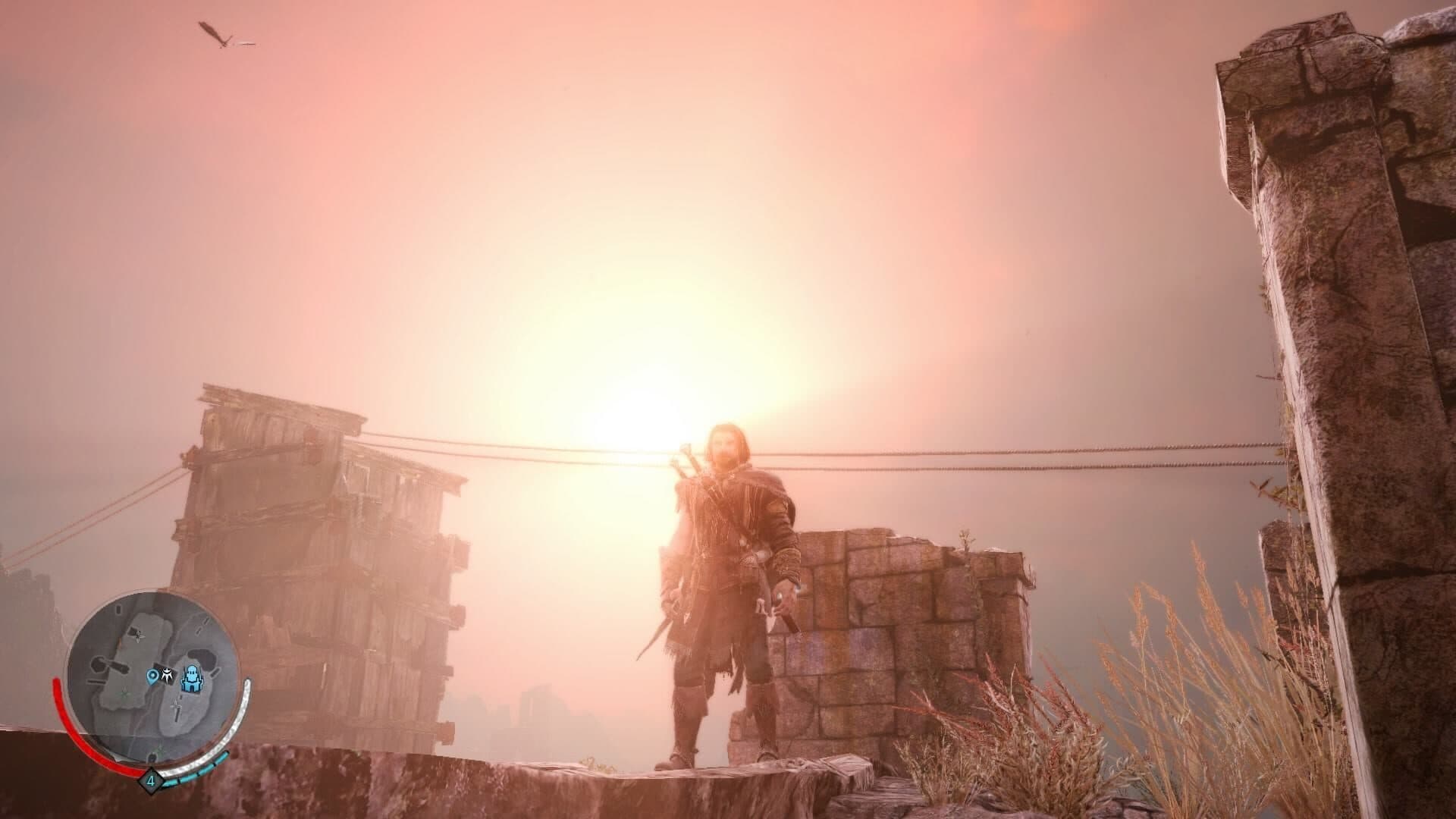
Task: Click the blue waypoint pin on minimap
Action: (x=153, y=676)
